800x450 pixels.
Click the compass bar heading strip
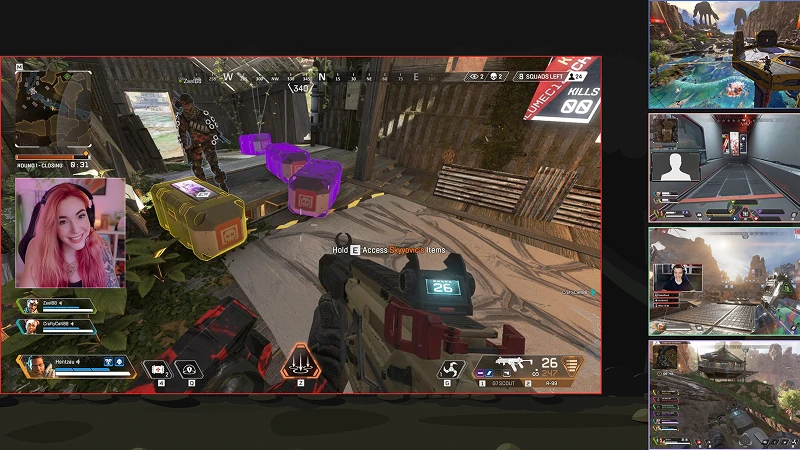[322, 75]
